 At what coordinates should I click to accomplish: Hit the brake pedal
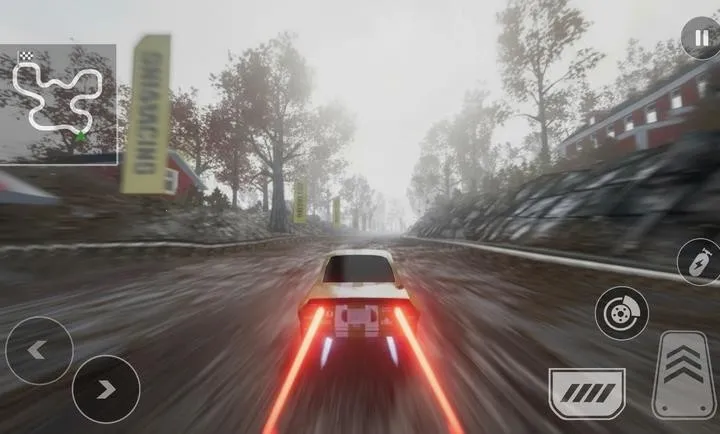click(x=586, y=393)
